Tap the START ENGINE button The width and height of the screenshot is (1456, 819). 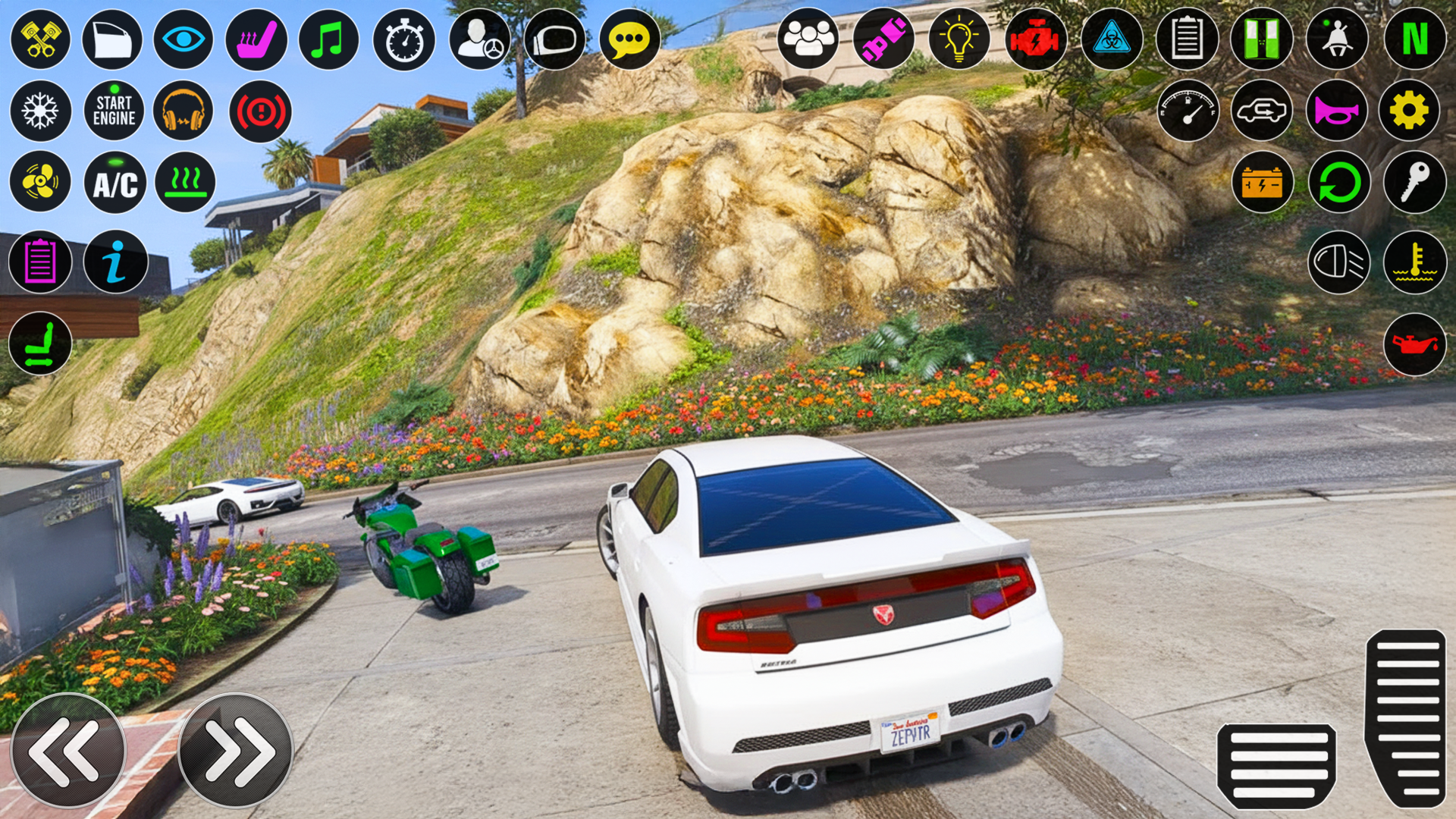pos(114,111)
